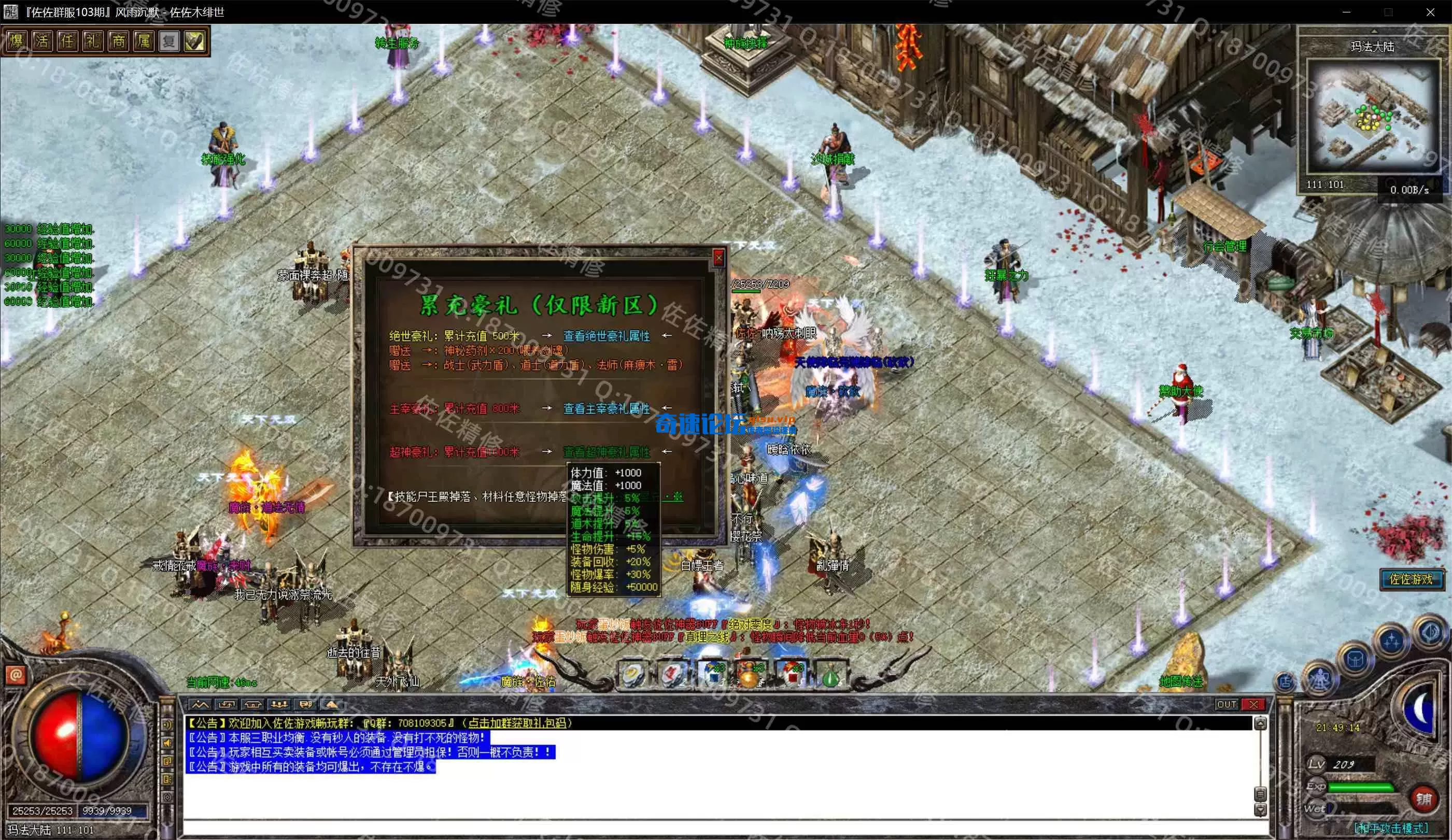View stats via the 属 attribute icon

tap(144, 41)
